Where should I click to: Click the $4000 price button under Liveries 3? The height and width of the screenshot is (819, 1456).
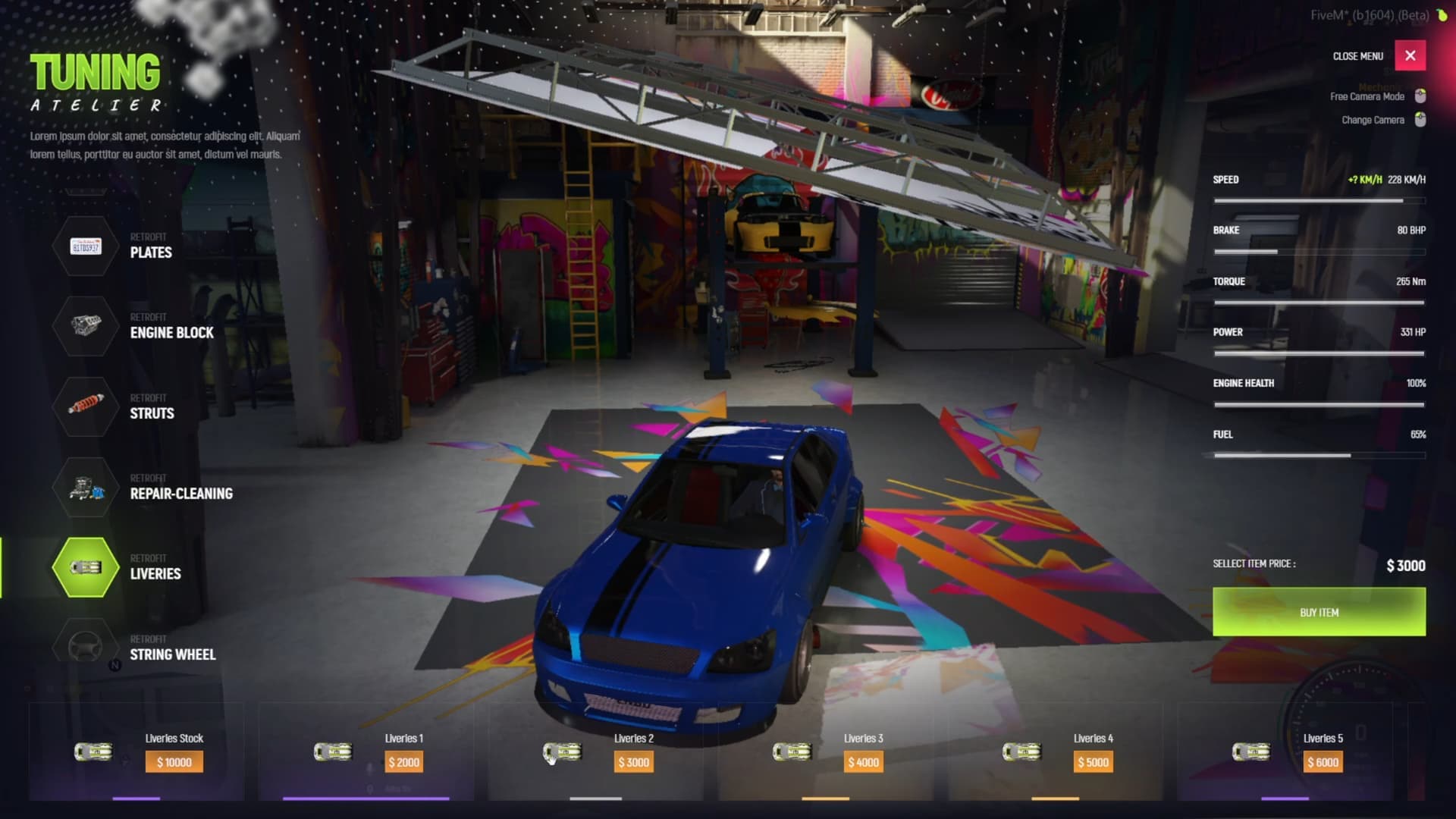tap(864, 761)
